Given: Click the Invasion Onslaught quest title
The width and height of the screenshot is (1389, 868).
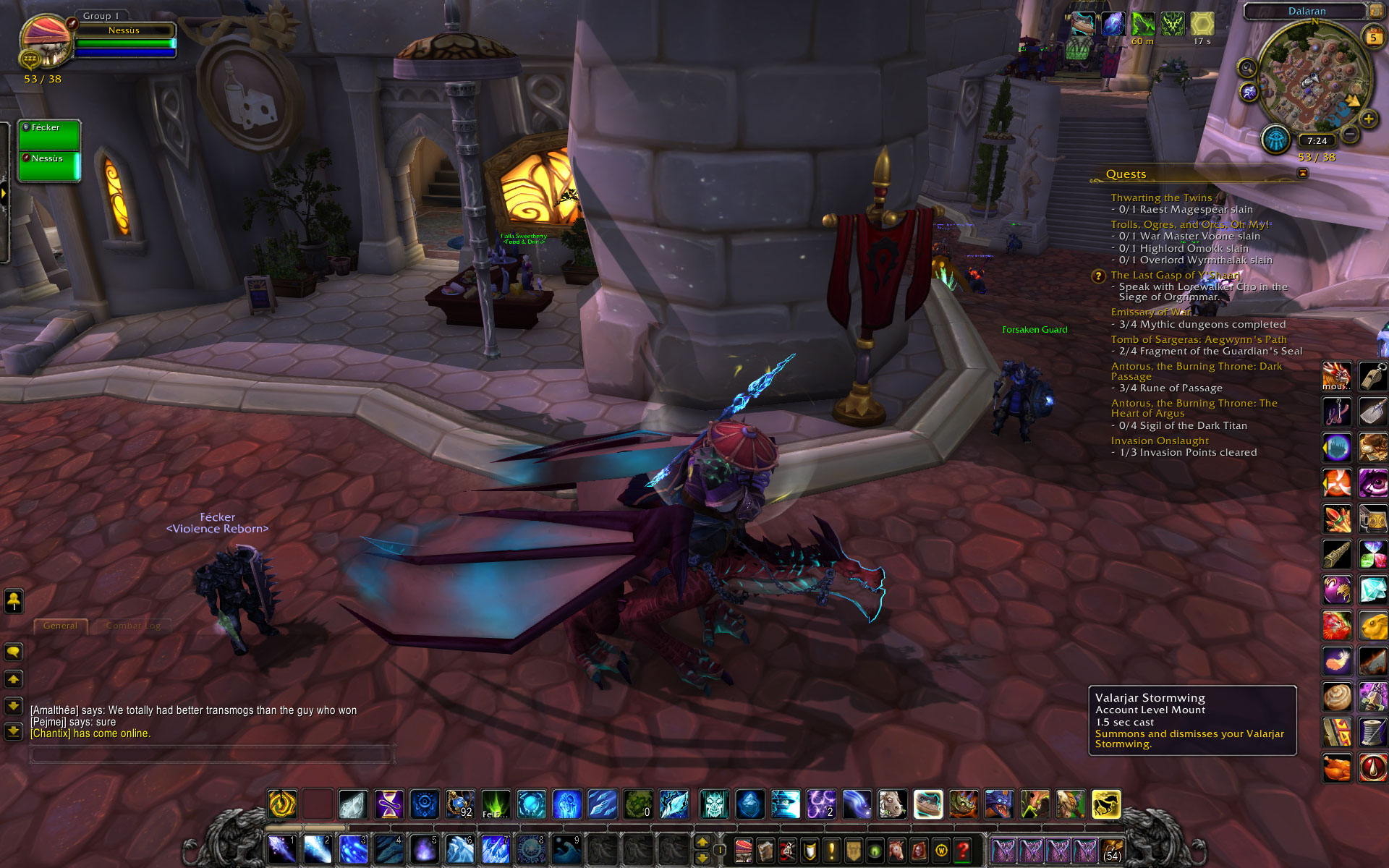Looking at the screenshot, I should pos(1160,441).
